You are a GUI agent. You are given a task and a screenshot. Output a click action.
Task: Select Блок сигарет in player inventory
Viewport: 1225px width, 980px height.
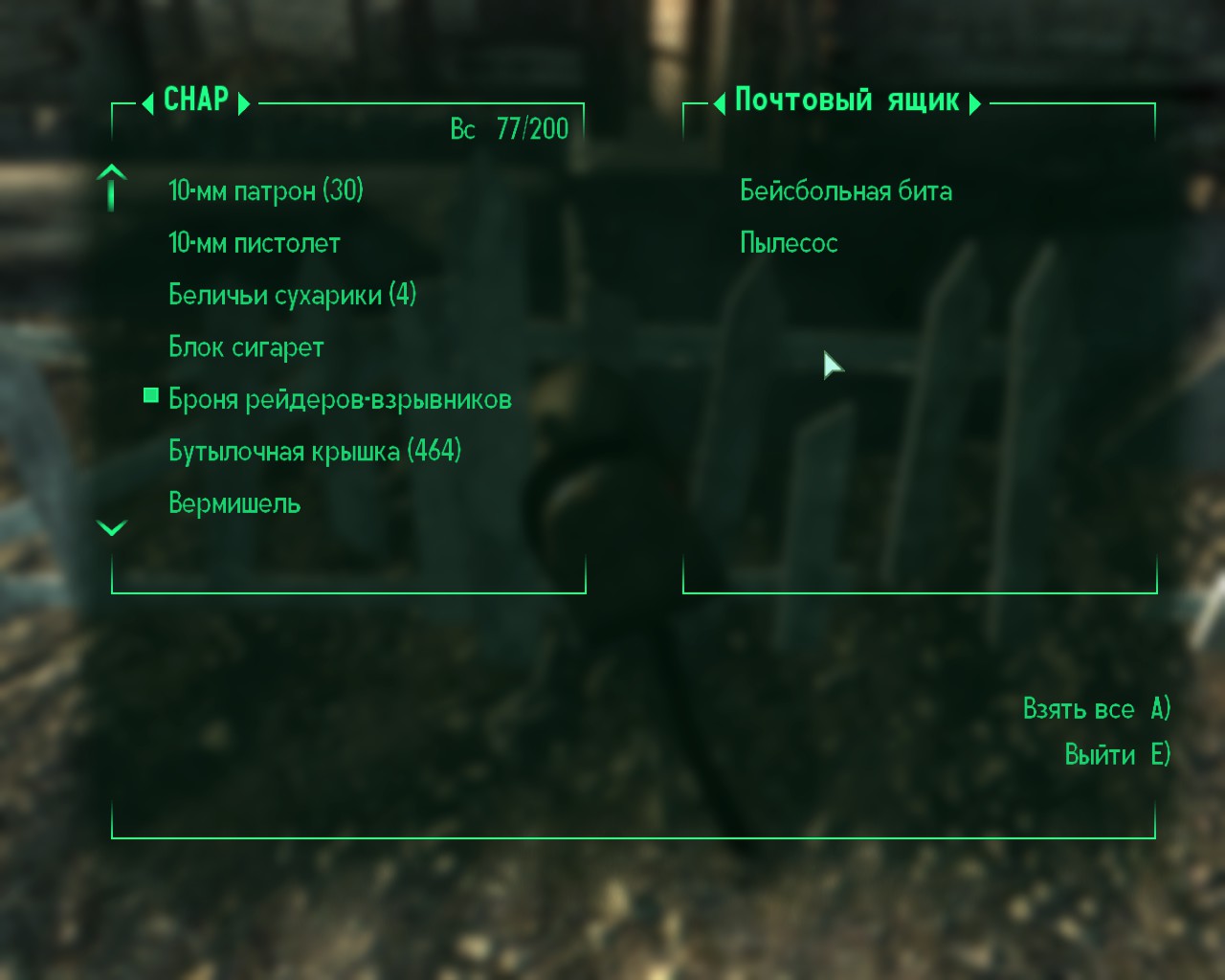pos(245,346)
